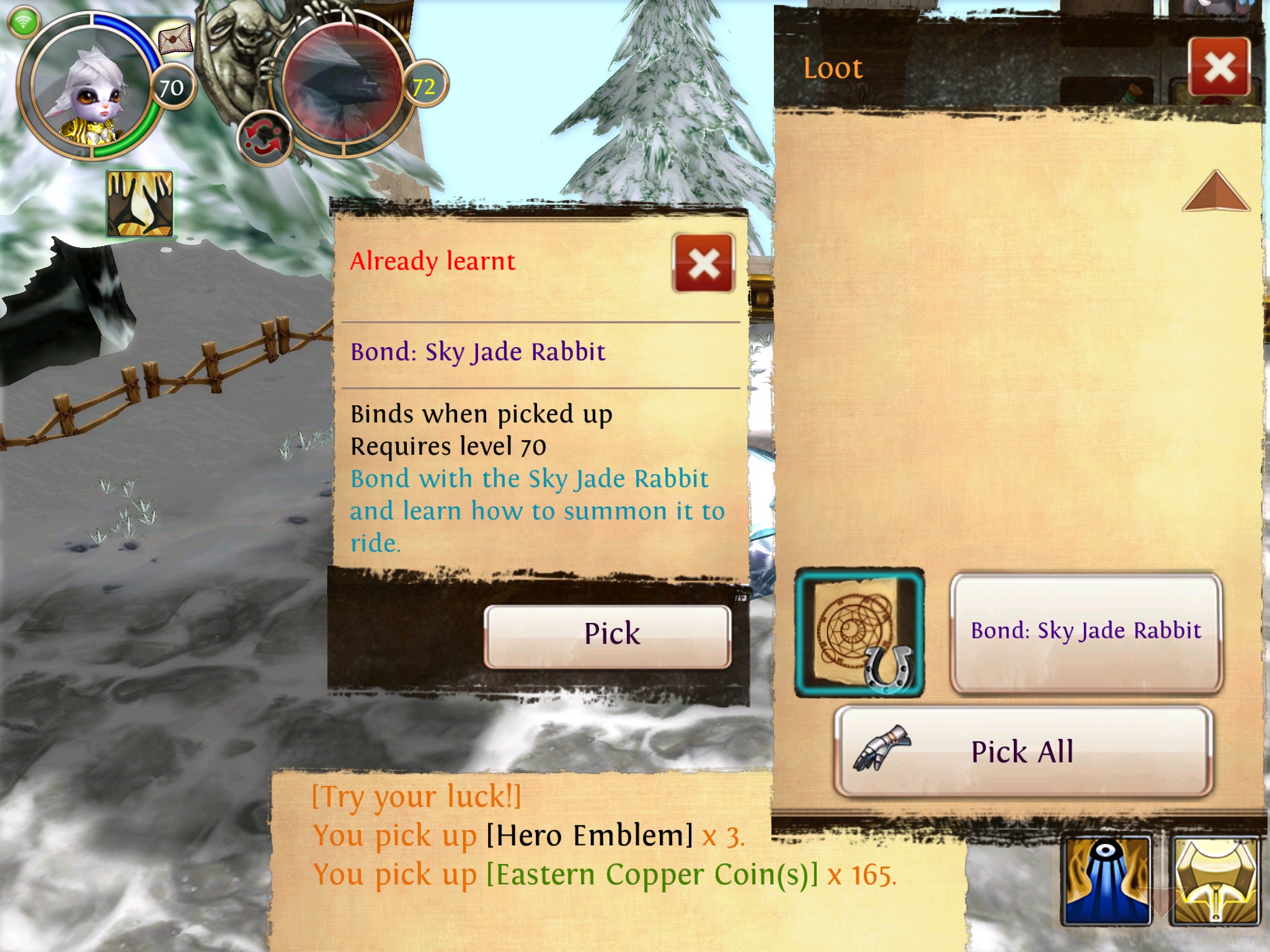Tap the antler hands buff icon

tap(140, 203)
